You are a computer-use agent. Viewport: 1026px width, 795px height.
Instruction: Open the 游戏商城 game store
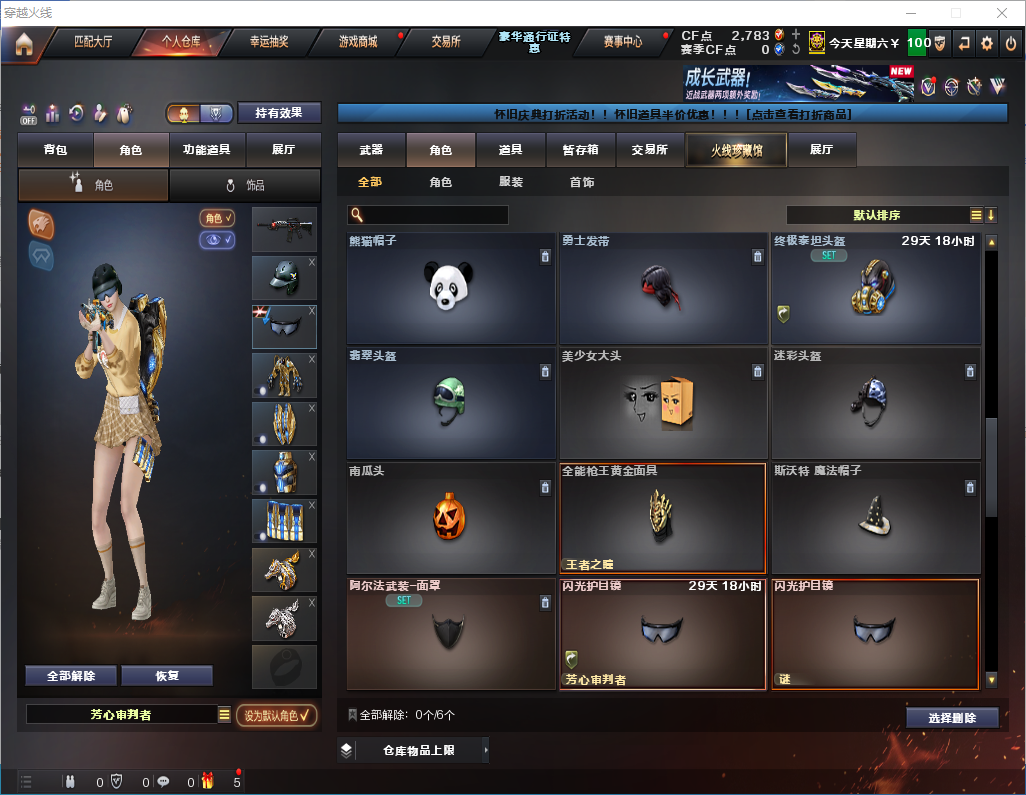[358, 42]
